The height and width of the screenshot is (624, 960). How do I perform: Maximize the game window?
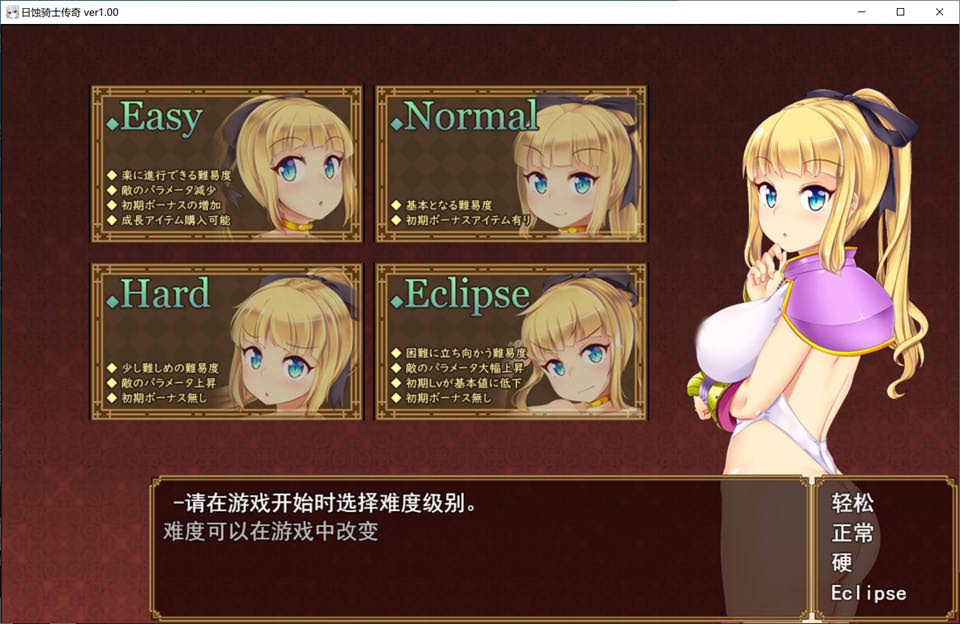[x=900, y=12]
